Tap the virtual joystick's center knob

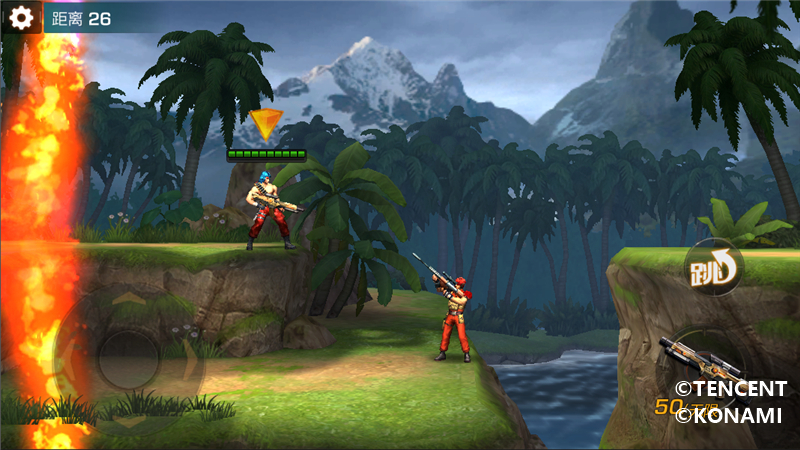click(128, 357)
